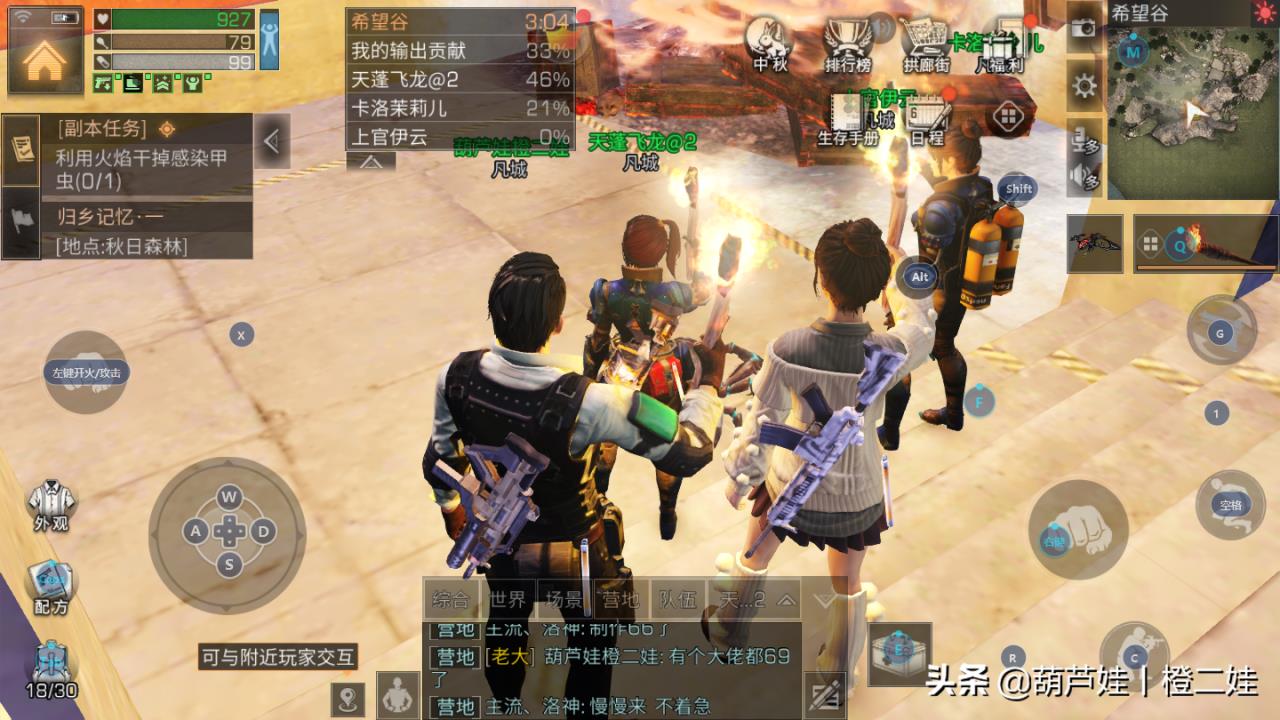The image size is (1280, 720).
Task: Open the gear settings menu
Action: pyautogui.click(x=1084, y=85)
